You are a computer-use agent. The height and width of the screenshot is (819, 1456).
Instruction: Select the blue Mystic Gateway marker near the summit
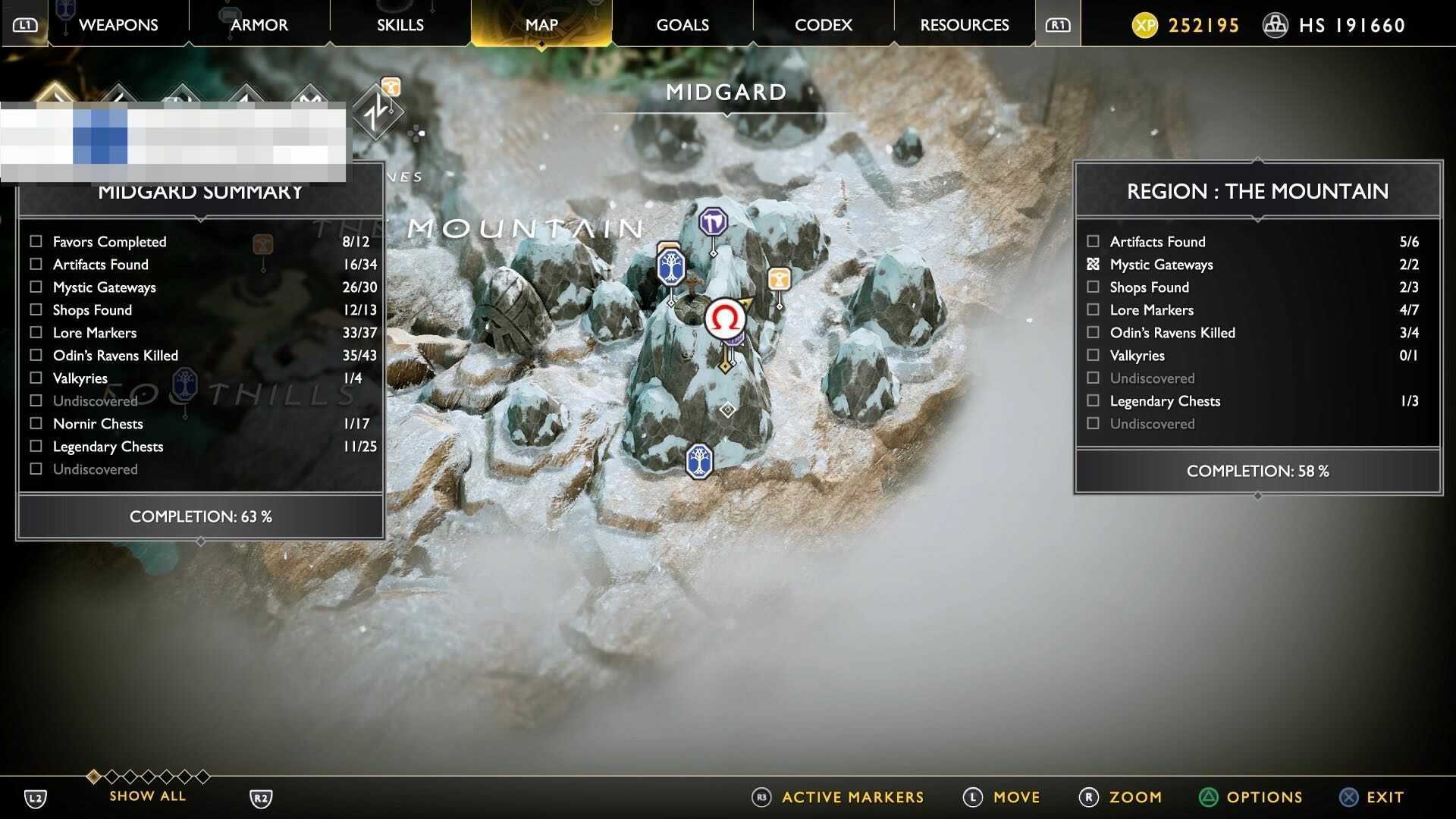click(x=670, y=267)
